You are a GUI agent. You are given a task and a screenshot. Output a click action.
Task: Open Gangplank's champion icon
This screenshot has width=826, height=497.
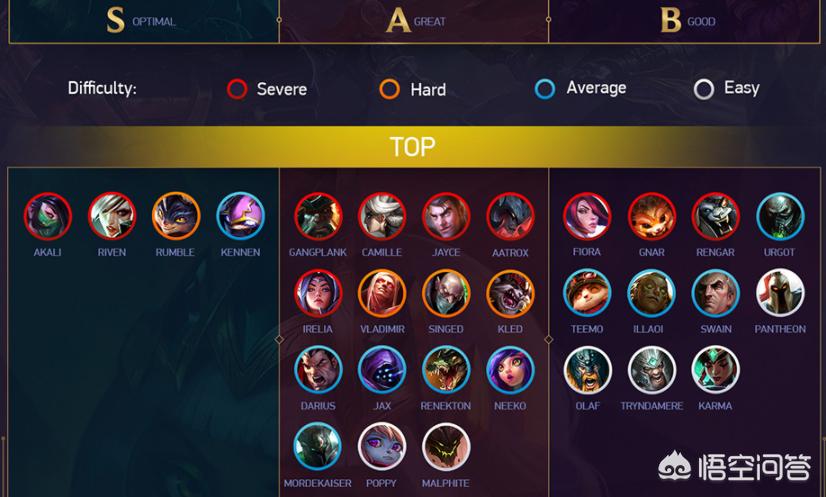coord(319,217)
